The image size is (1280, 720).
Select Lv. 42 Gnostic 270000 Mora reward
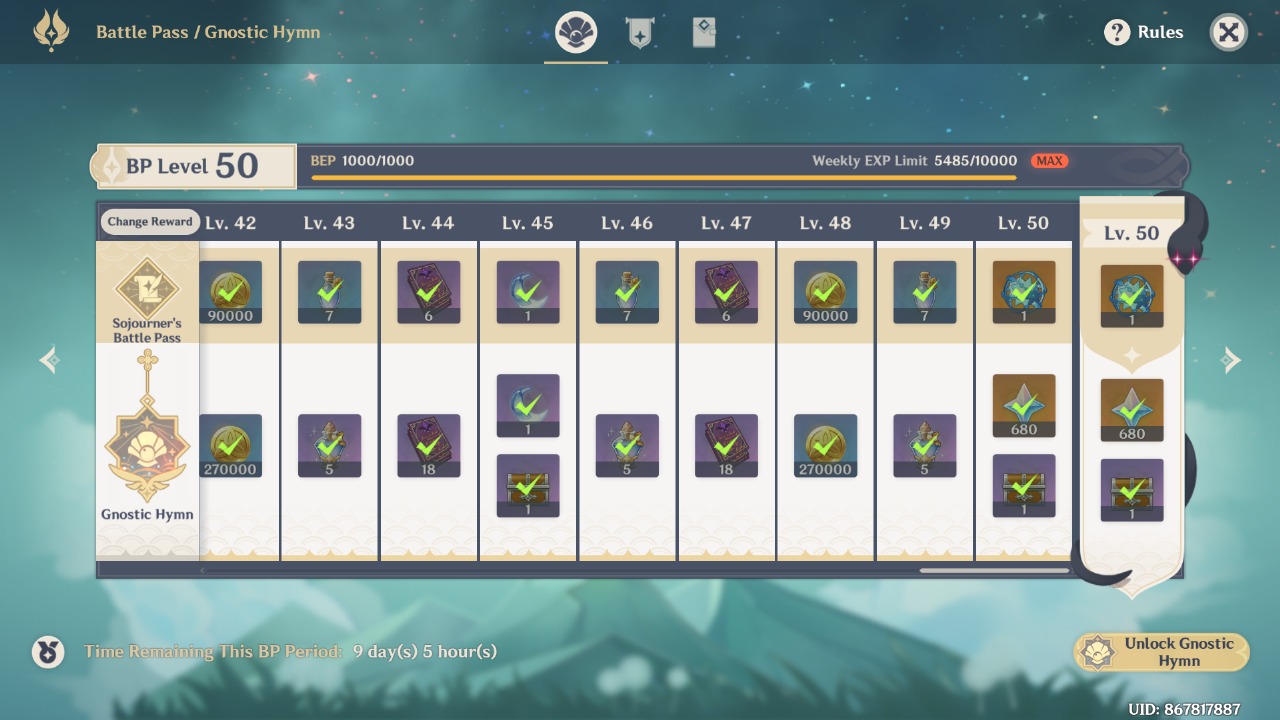click(x=231, y=445)
